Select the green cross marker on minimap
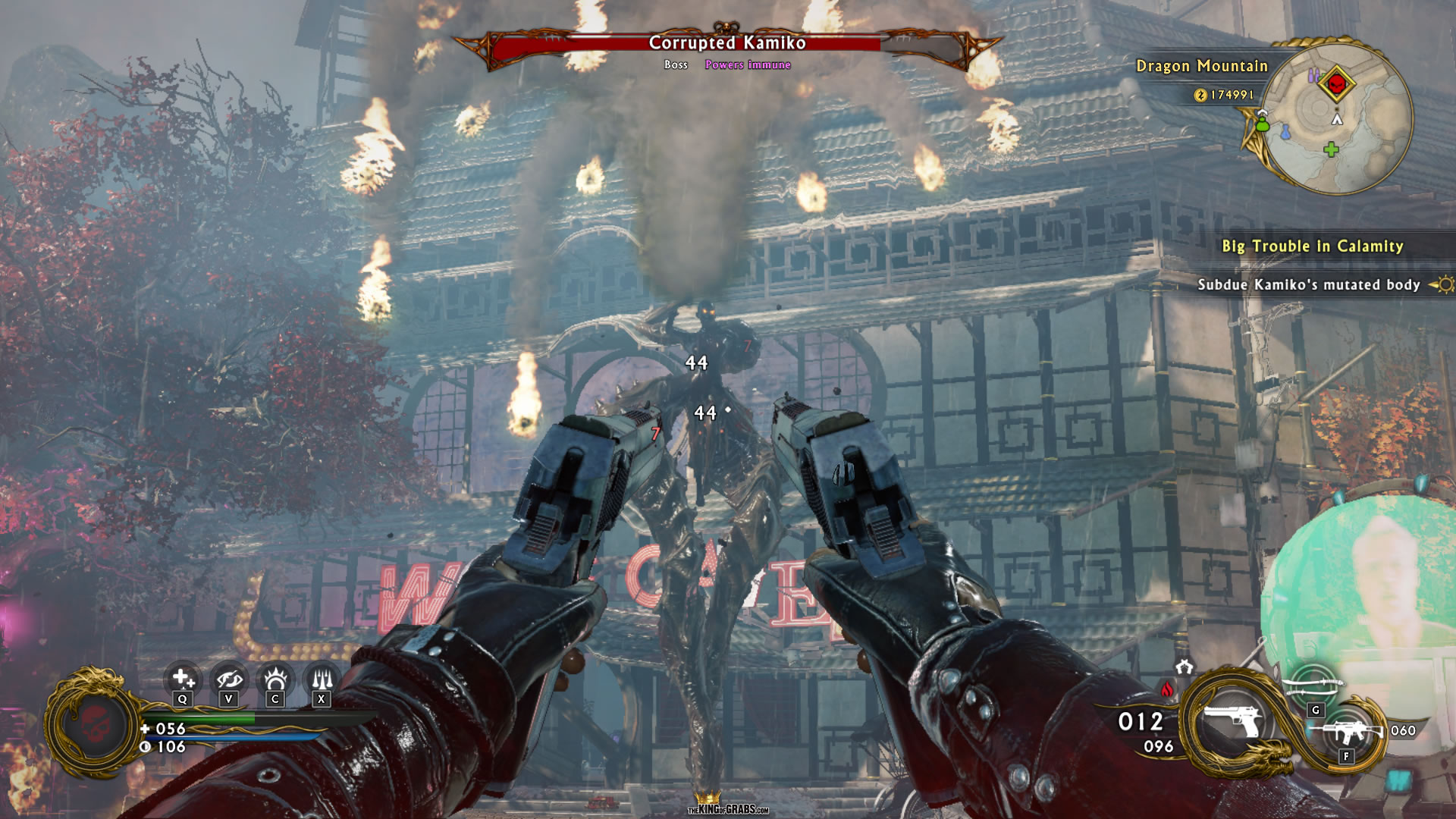Image resolution: width=1456 pixels, height=819 pixels. [1331, 149]
